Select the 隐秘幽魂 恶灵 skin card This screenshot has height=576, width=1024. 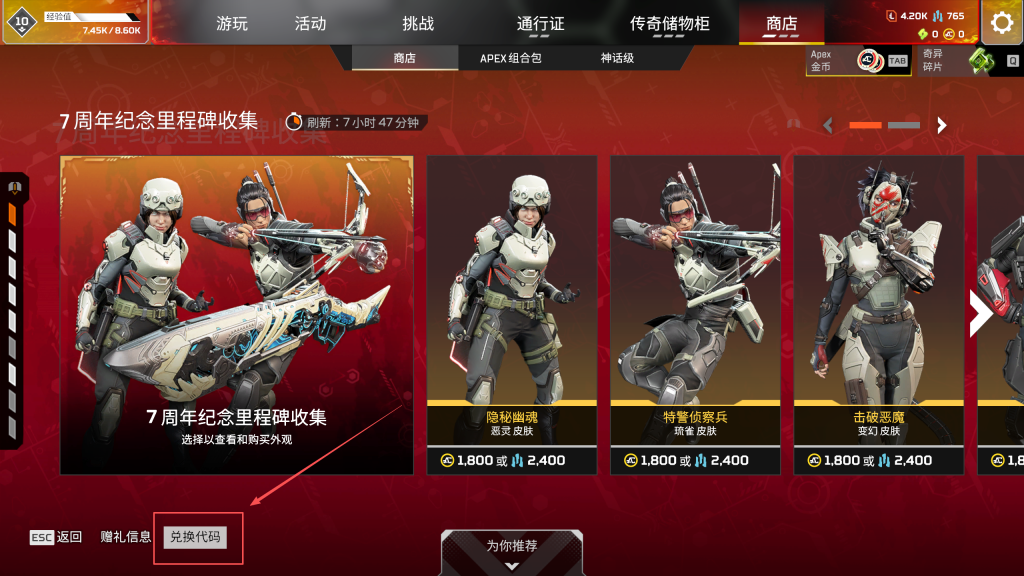coord(512,315)
